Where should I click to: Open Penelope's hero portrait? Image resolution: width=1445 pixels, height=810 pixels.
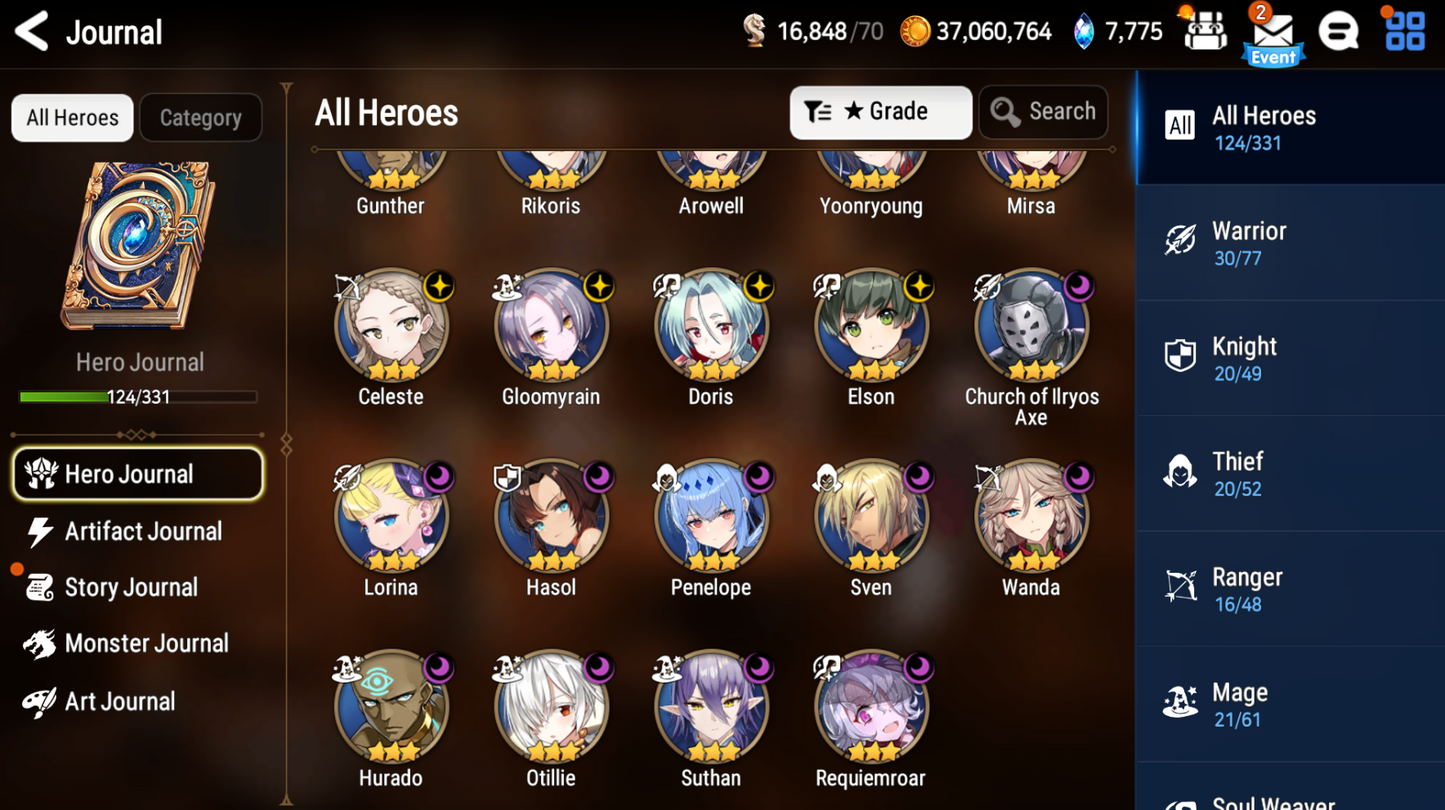[711, 515]
